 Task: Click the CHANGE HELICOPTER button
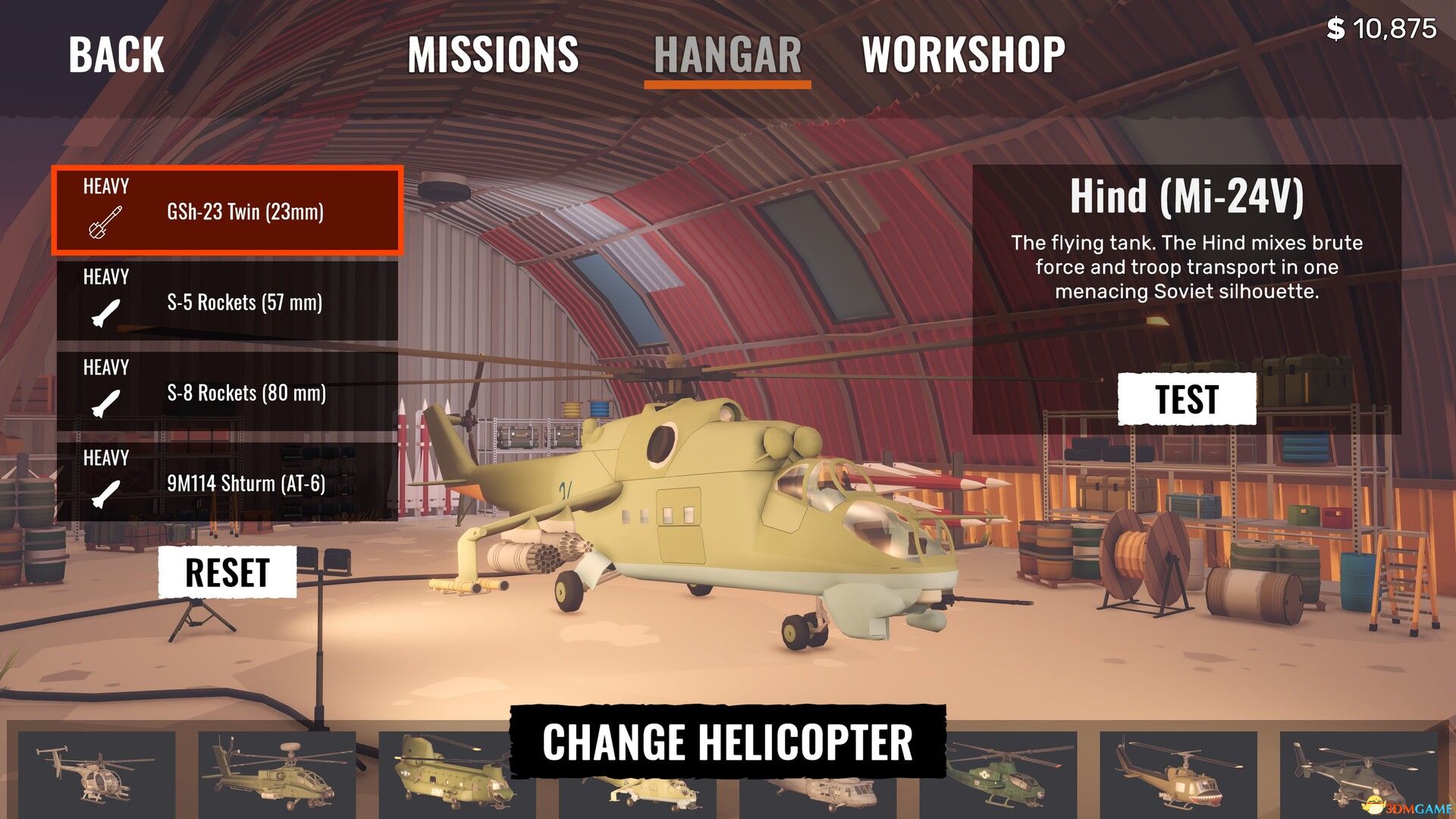point(727,742)
